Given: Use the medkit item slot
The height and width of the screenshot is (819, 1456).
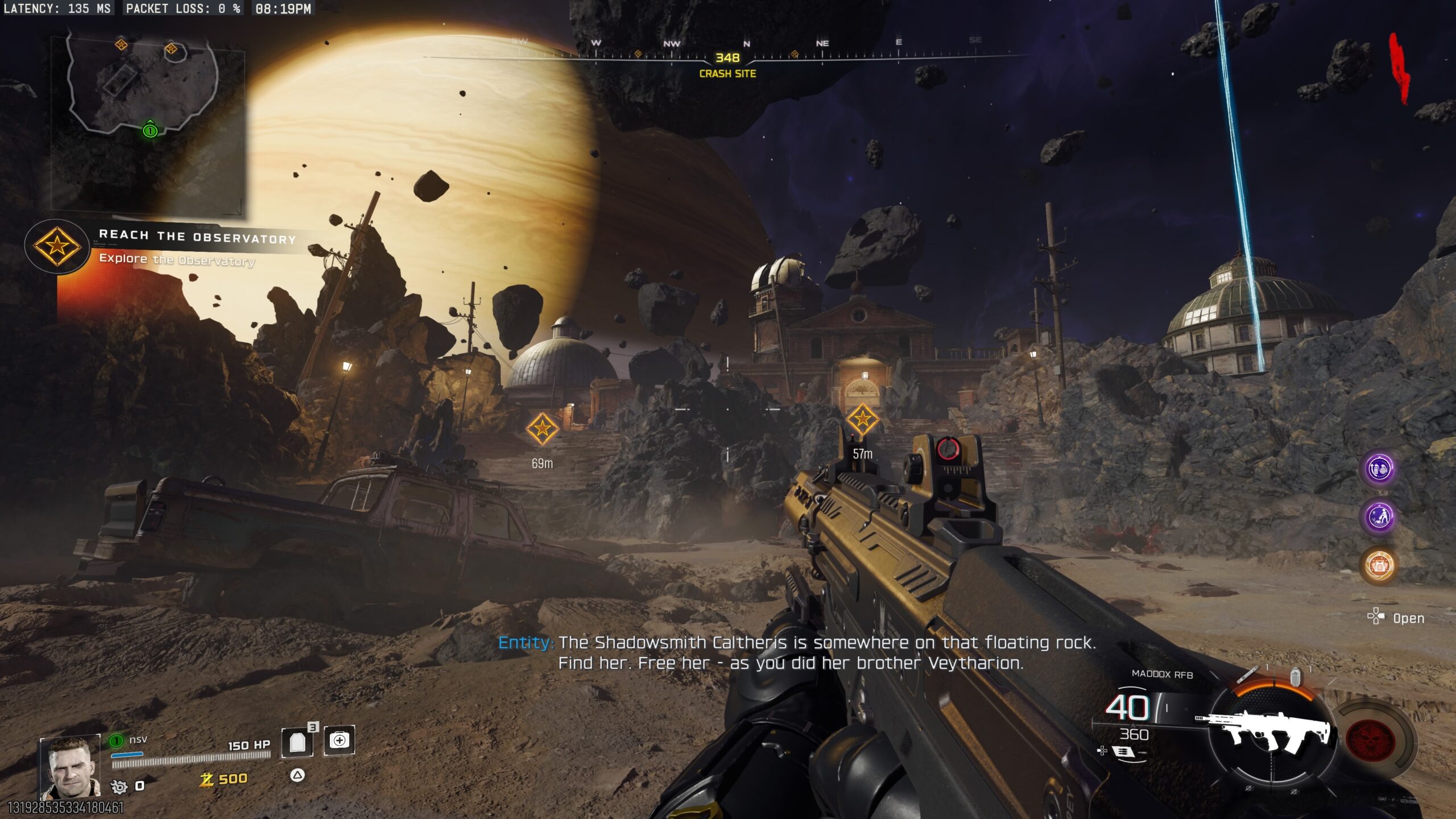Looking at the screenshot, I should 339,741.
